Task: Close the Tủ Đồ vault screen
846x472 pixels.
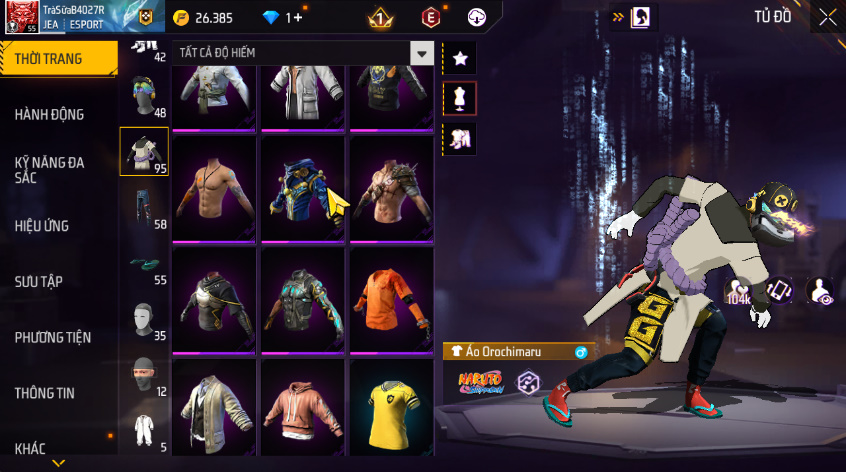Action: pyautogui.click(x=827, y=17)
